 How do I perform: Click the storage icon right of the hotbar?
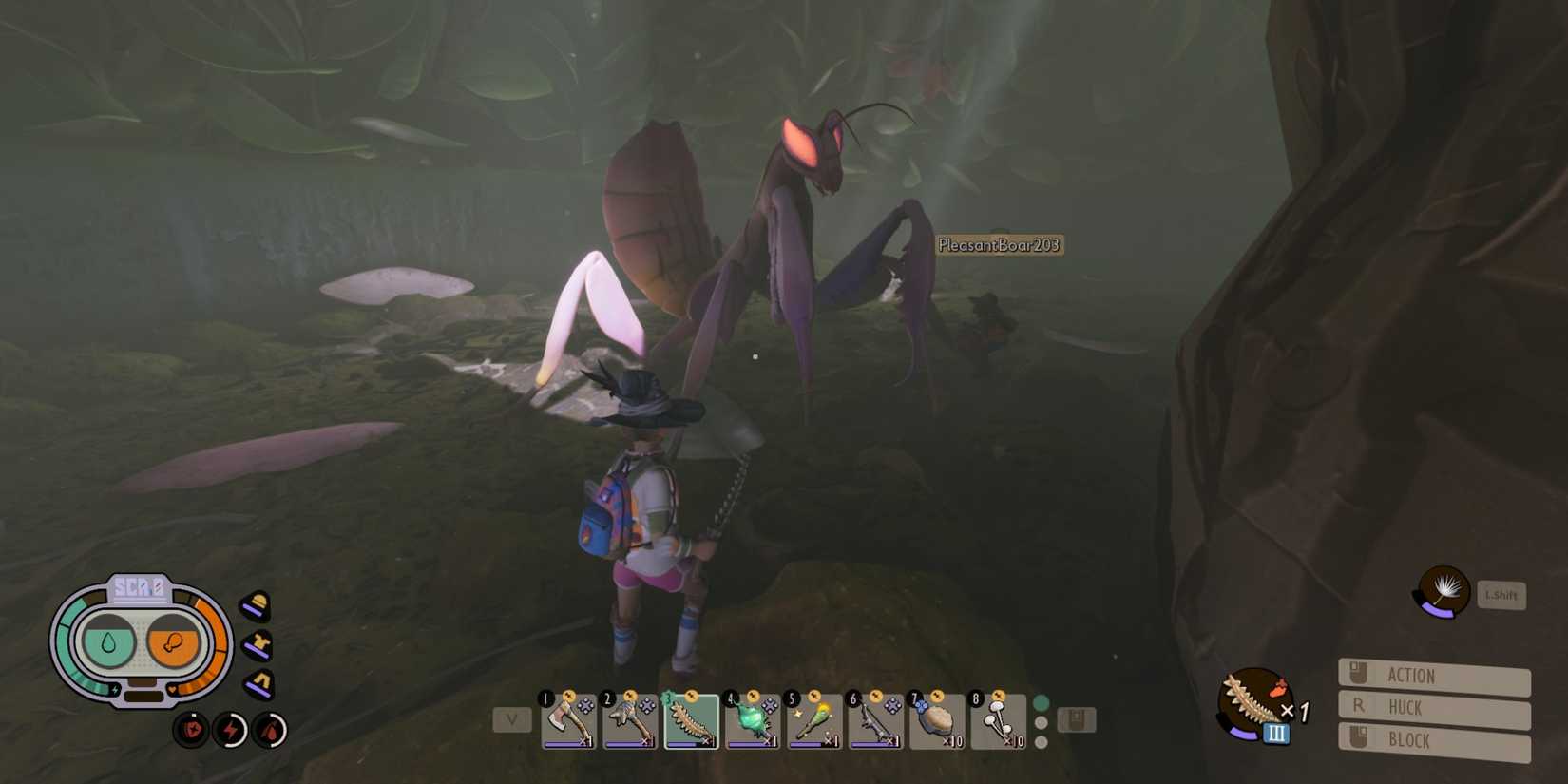(1075, 719)
